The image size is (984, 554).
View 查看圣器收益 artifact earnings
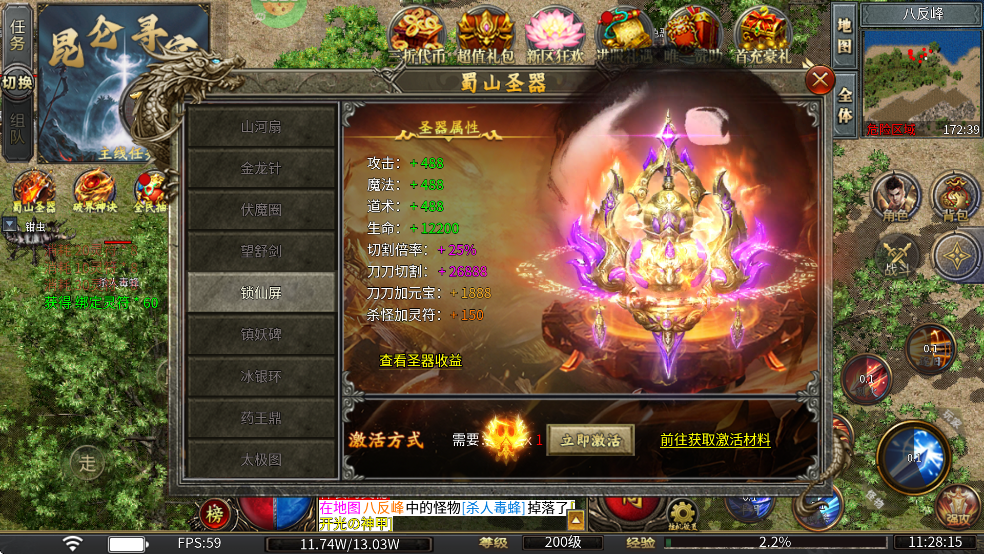coord(421,361)
